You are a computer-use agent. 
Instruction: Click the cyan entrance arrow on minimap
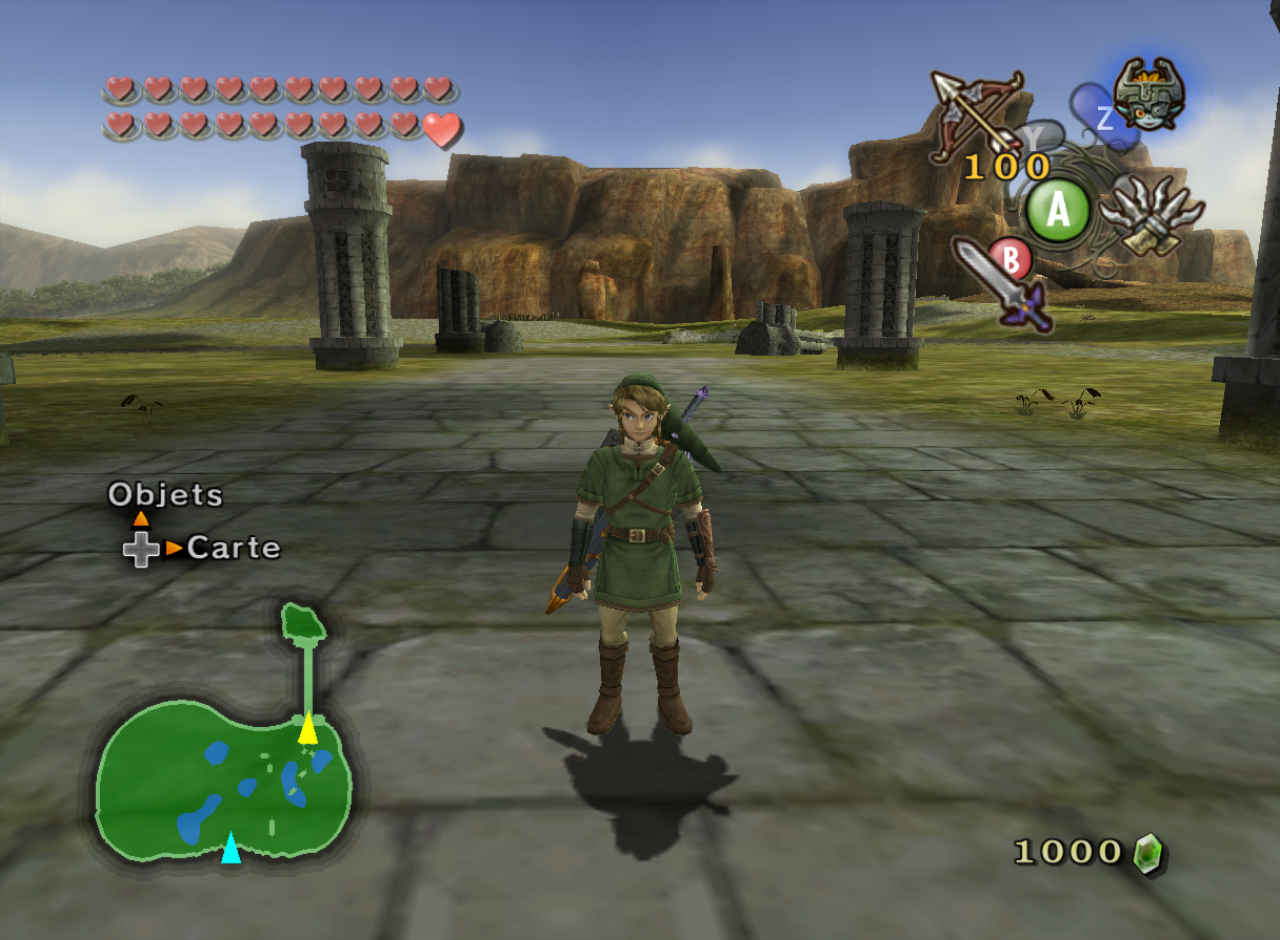(x=231, y=847)
